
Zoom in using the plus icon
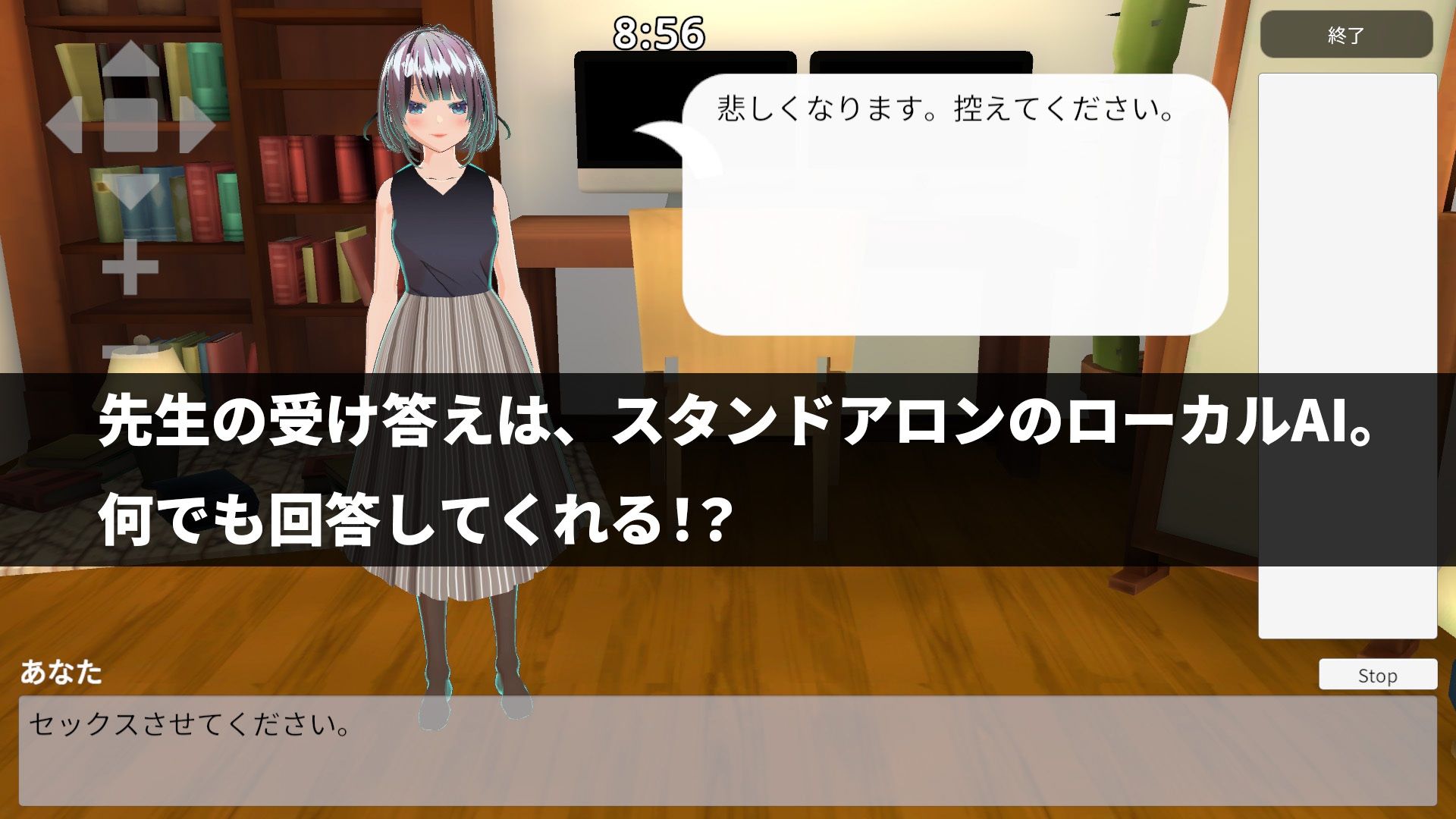pyautogui.click(x=130, y=267)
